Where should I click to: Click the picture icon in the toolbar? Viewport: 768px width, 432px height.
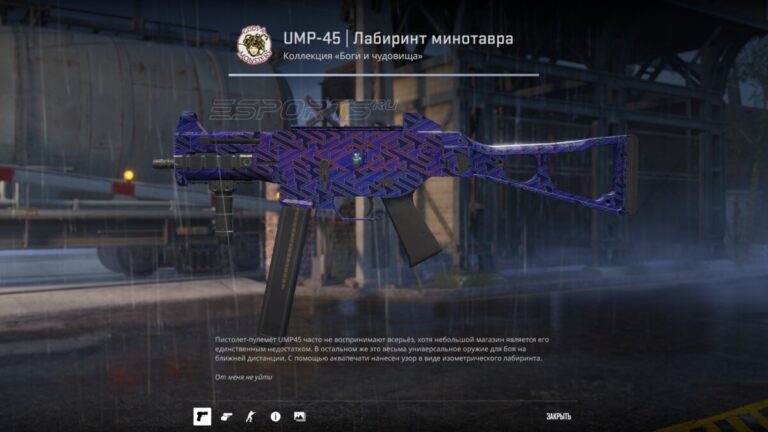(x=300, y=416)
